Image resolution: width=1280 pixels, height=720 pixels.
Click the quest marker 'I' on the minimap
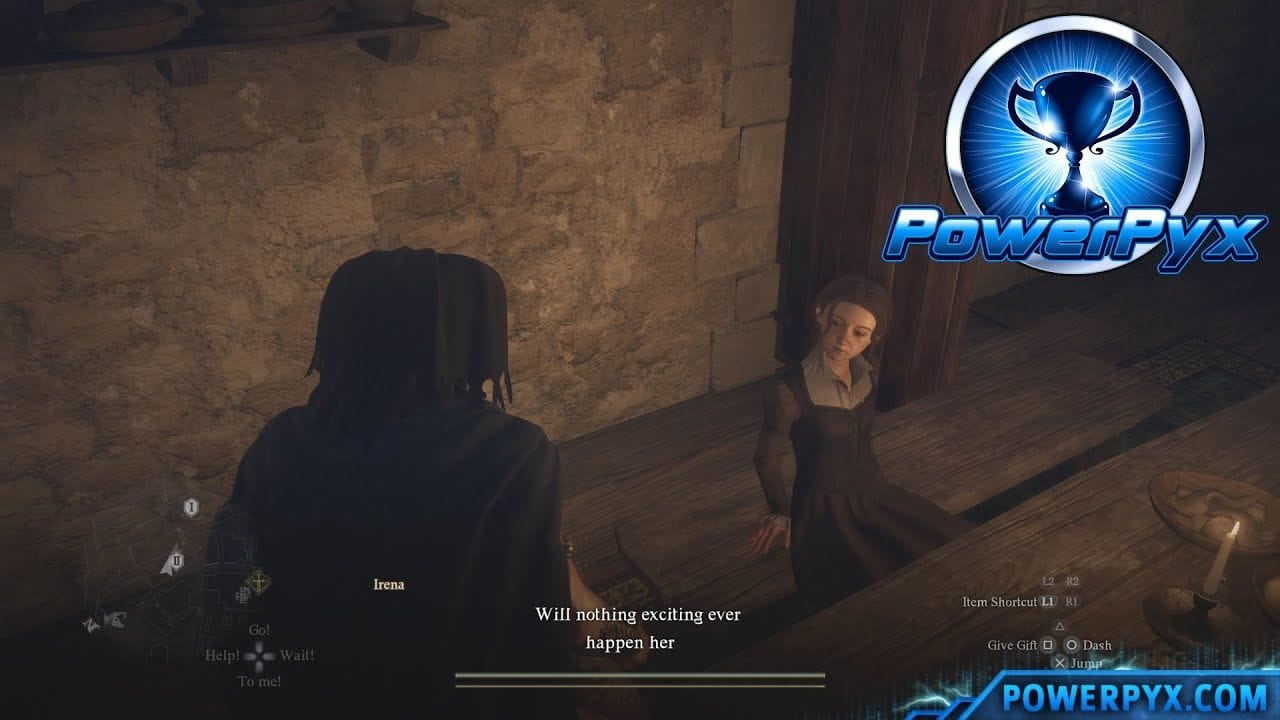click(x=191, y=507)
